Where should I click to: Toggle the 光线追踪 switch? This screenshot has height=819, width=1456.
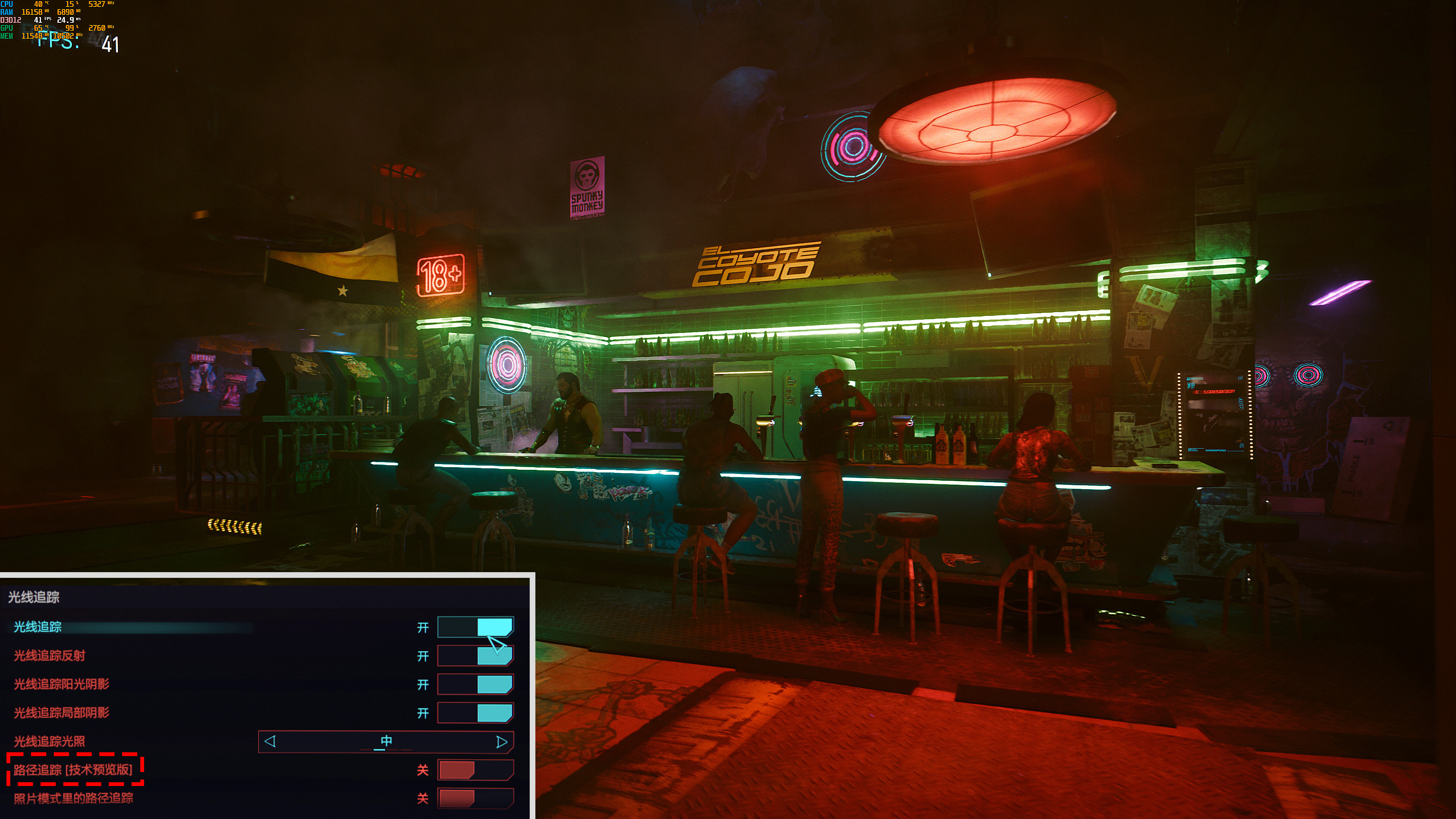click(x=475, y=627)
